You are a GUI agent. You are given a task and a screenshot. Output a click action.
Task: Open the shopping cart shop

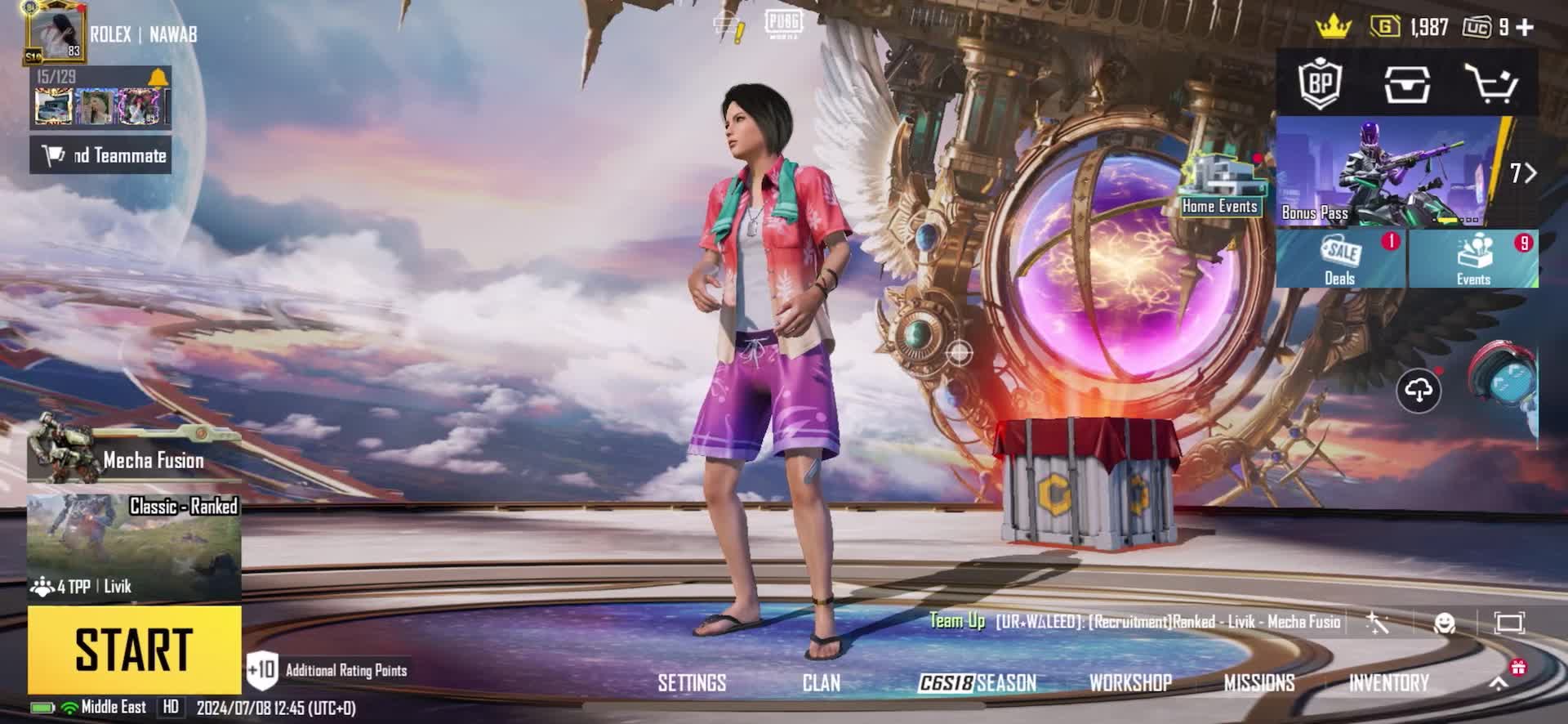(x=1490, y=83)
